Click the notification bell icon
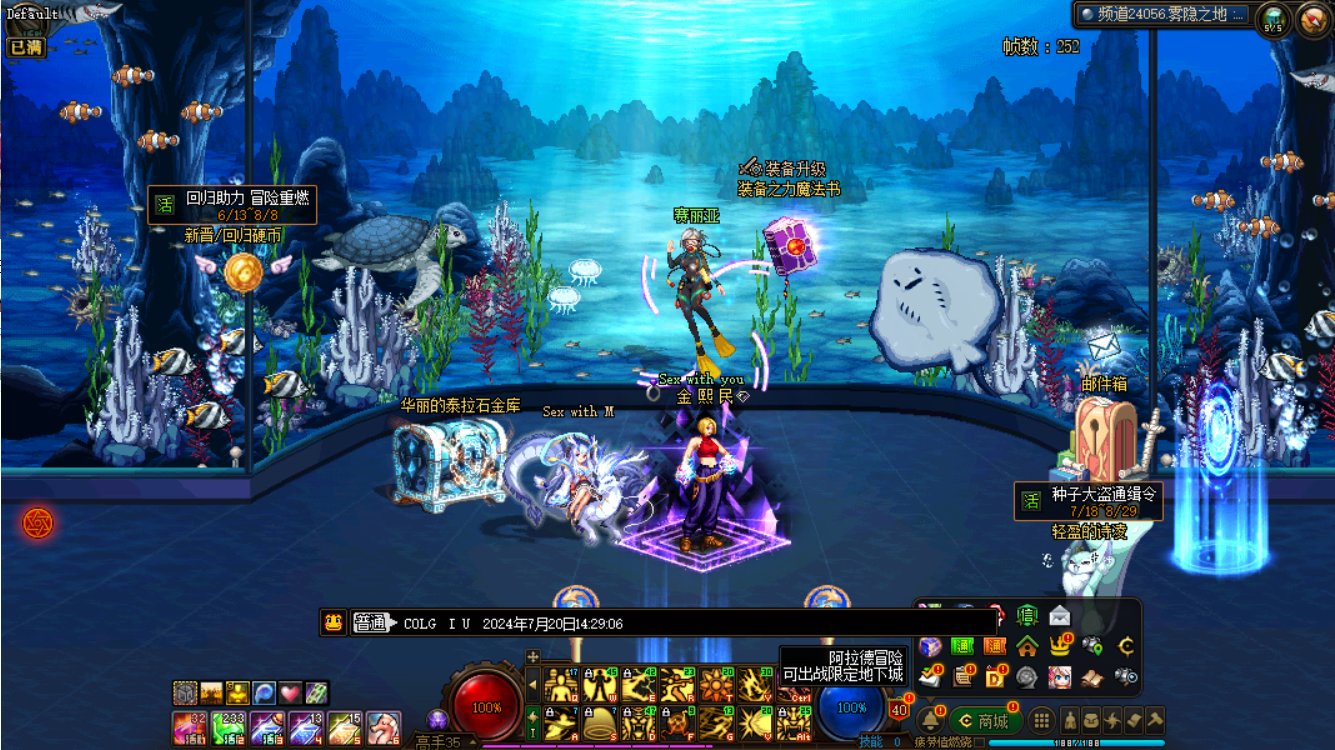 click(930, 720)
